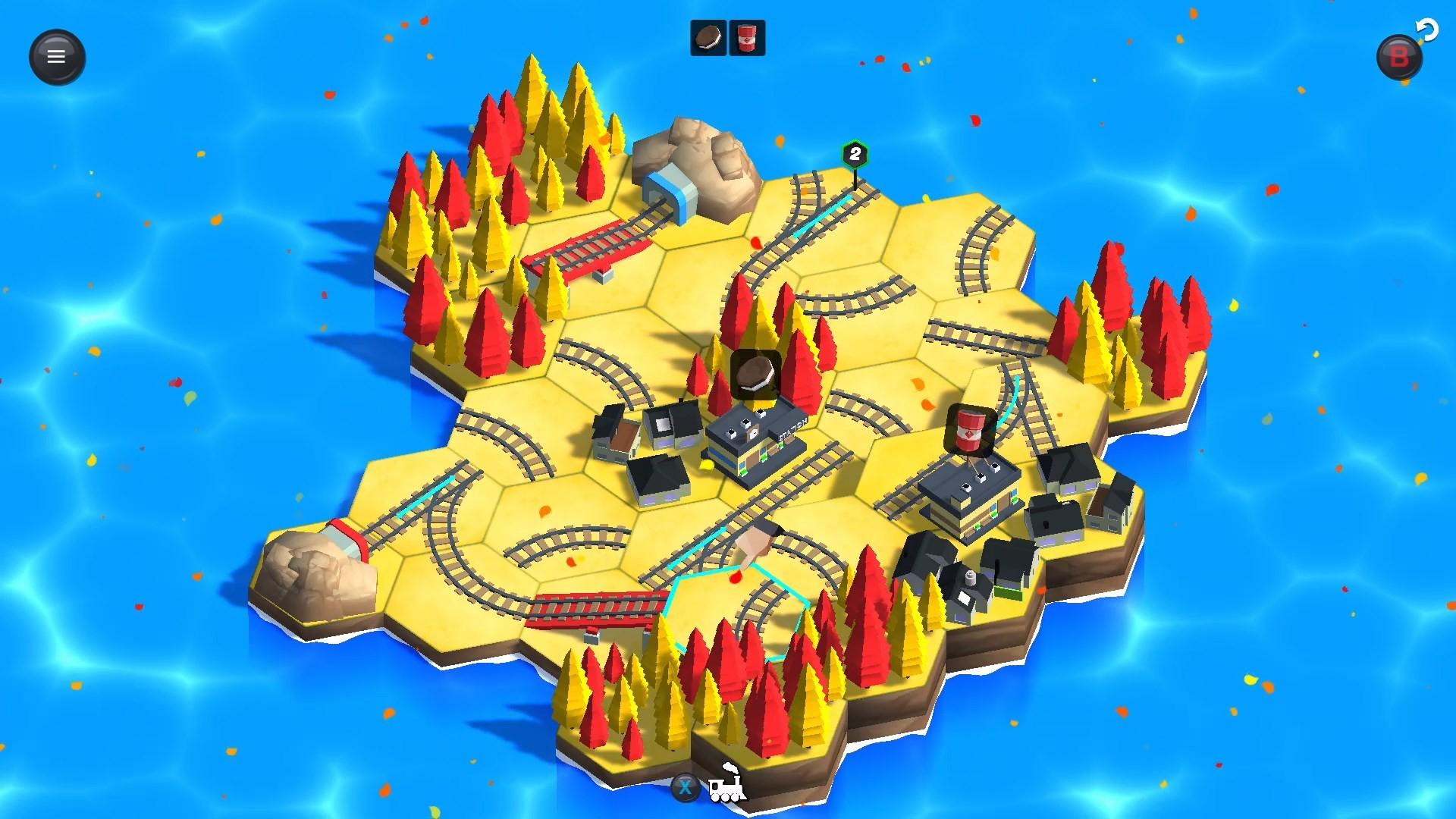Click the white locomotive icon beside the X button
This screenshot has height=819, width=1456.
[x=726, y=790]
